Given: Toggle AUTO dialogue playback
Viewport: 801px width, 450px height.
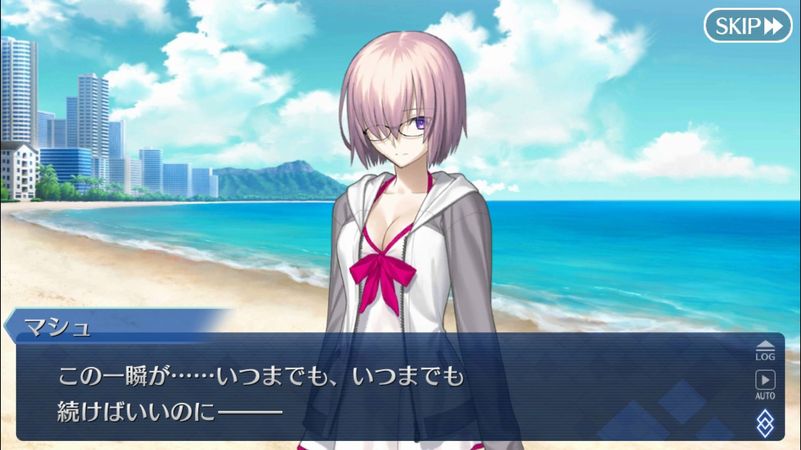Looking at the screenshot, I should coord(765,383).
